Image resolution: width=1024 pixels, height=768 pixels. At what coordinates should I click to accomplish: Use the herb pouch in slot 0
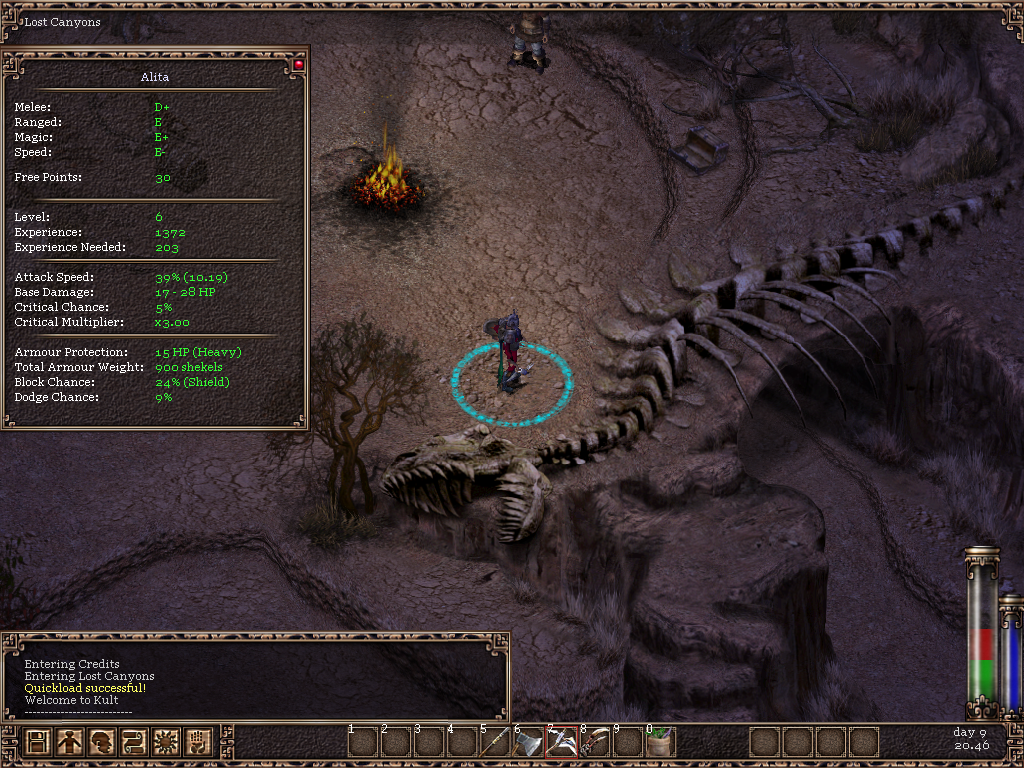point(660,742)
